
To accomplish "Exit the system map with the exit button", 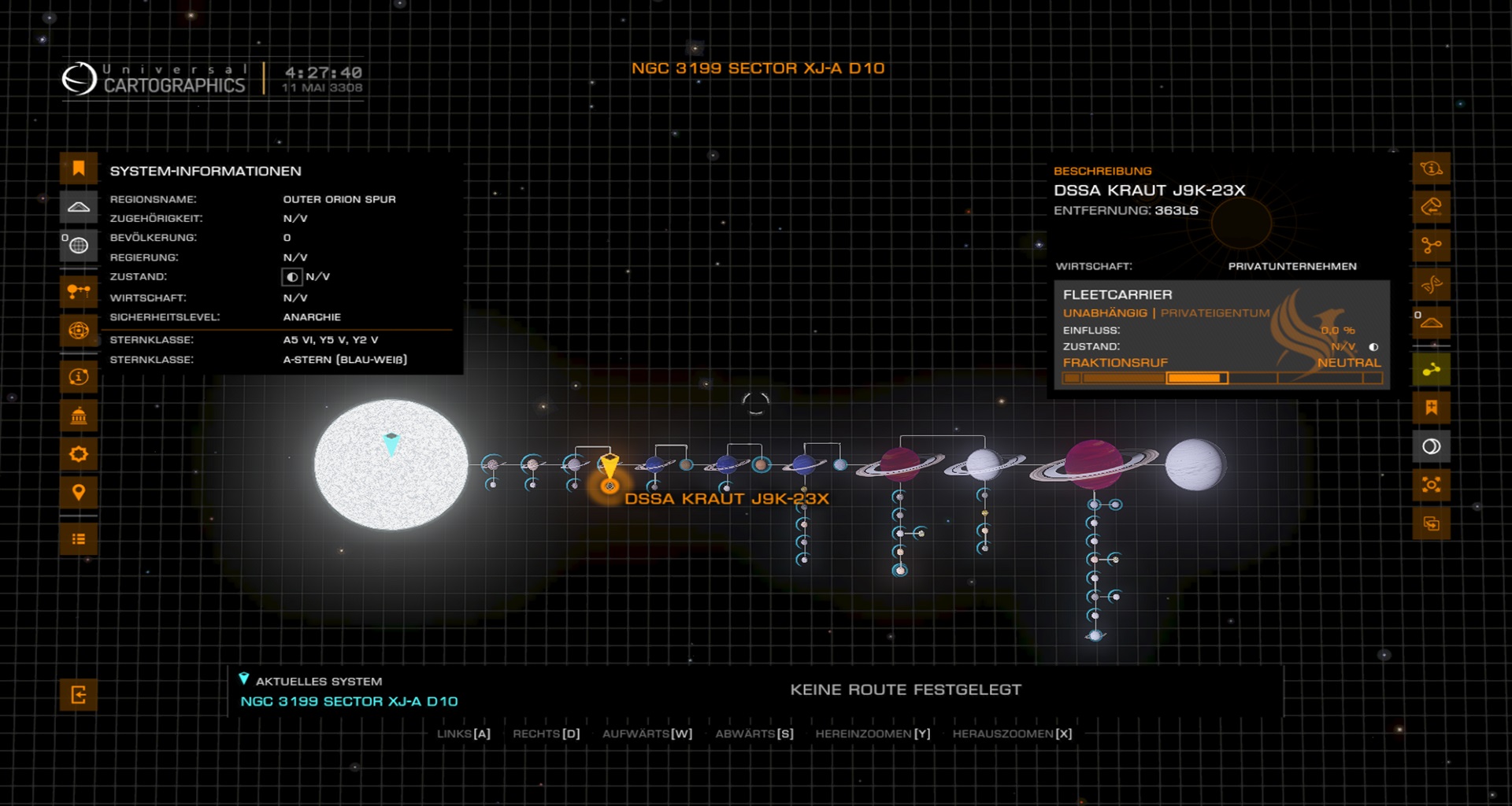I will click(x=79, y=695).
